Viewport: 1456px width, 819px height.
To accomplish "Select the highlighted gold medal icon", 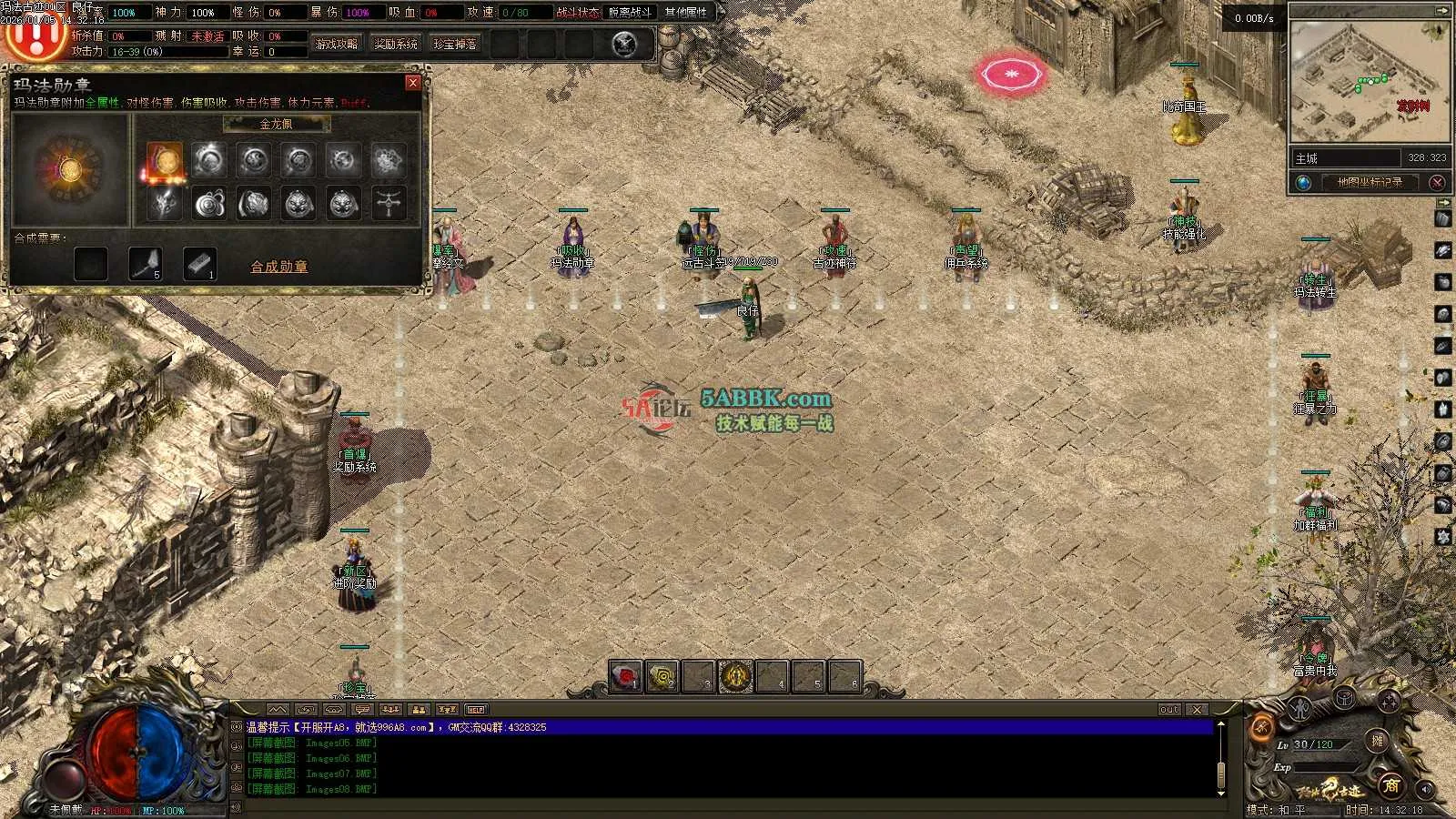I will click(x=165, y=161).
